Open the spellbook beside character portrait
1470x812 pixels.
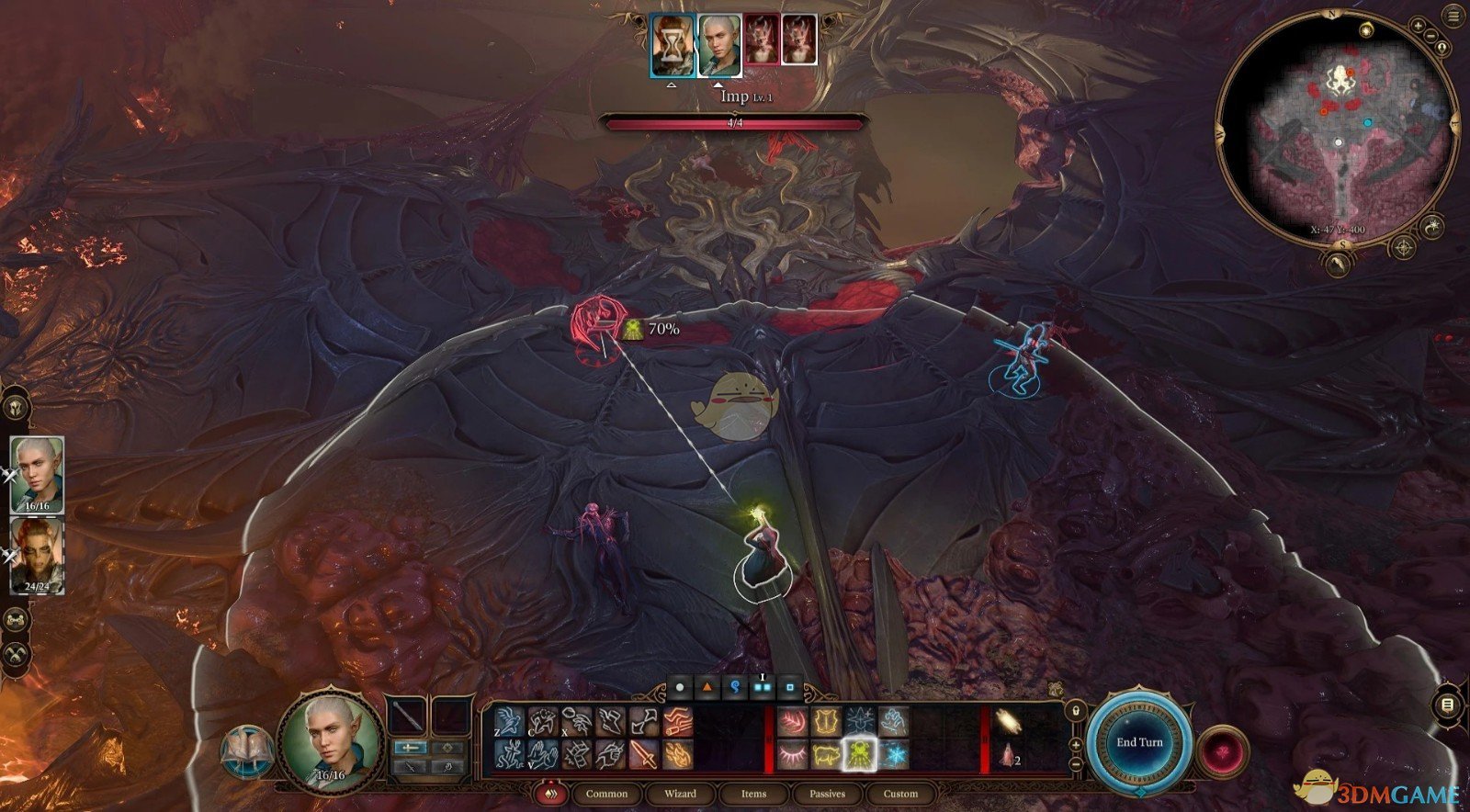(246, 750)
